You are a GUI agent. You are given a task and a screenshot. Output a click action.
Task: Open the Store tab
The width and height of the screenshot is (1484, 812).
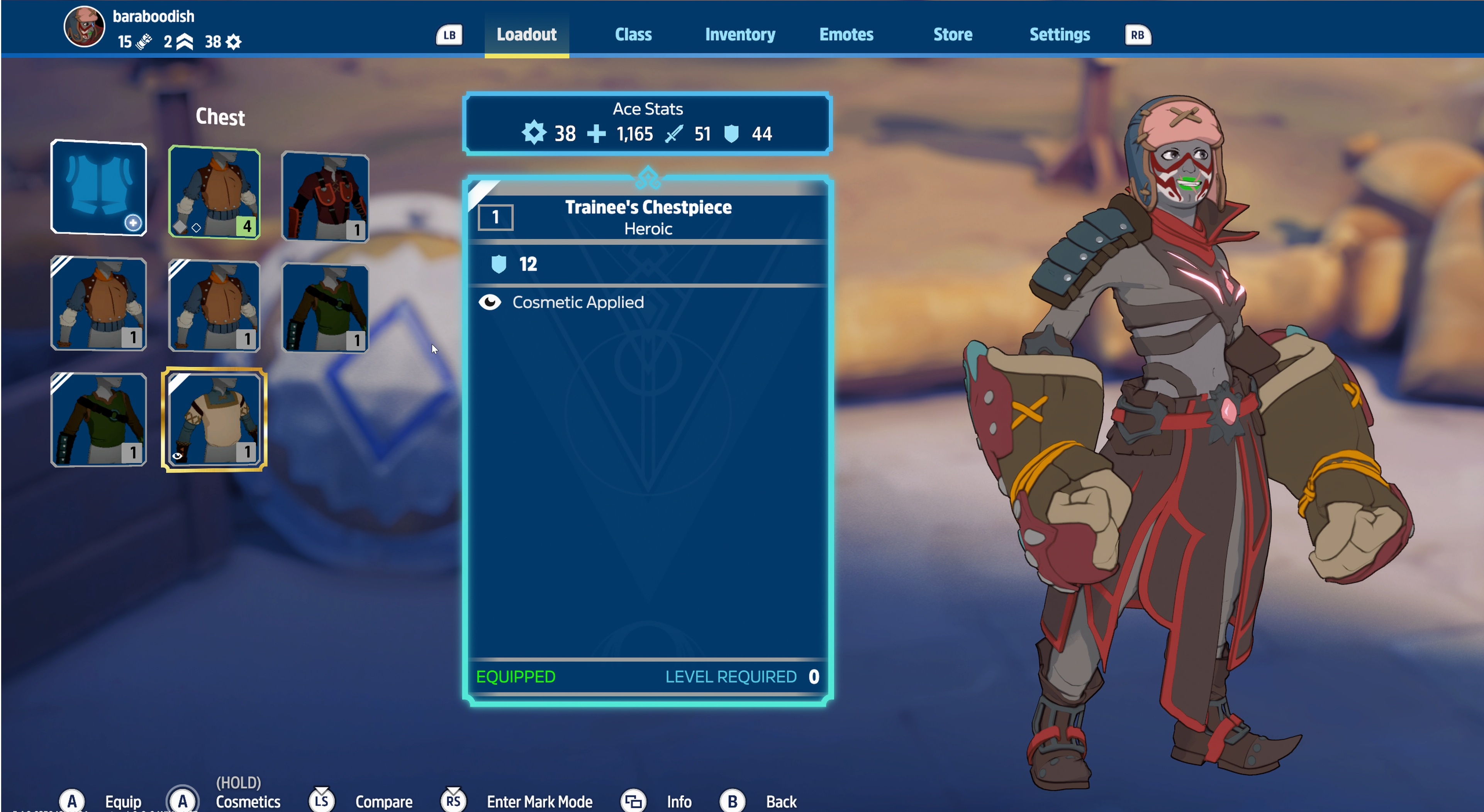(x=952, y=35)
